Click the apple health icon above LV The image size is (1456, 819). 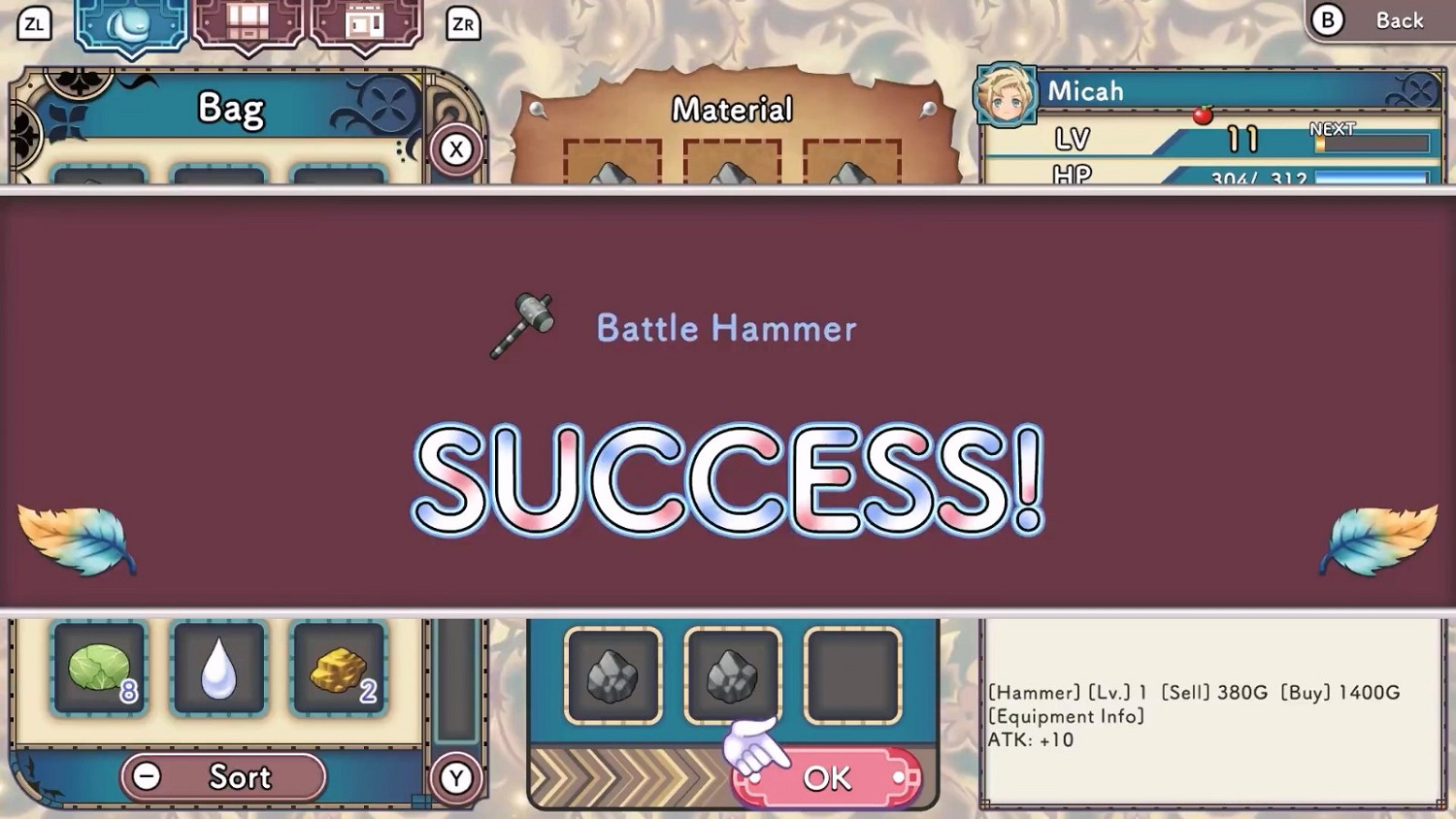[1201, 114]
